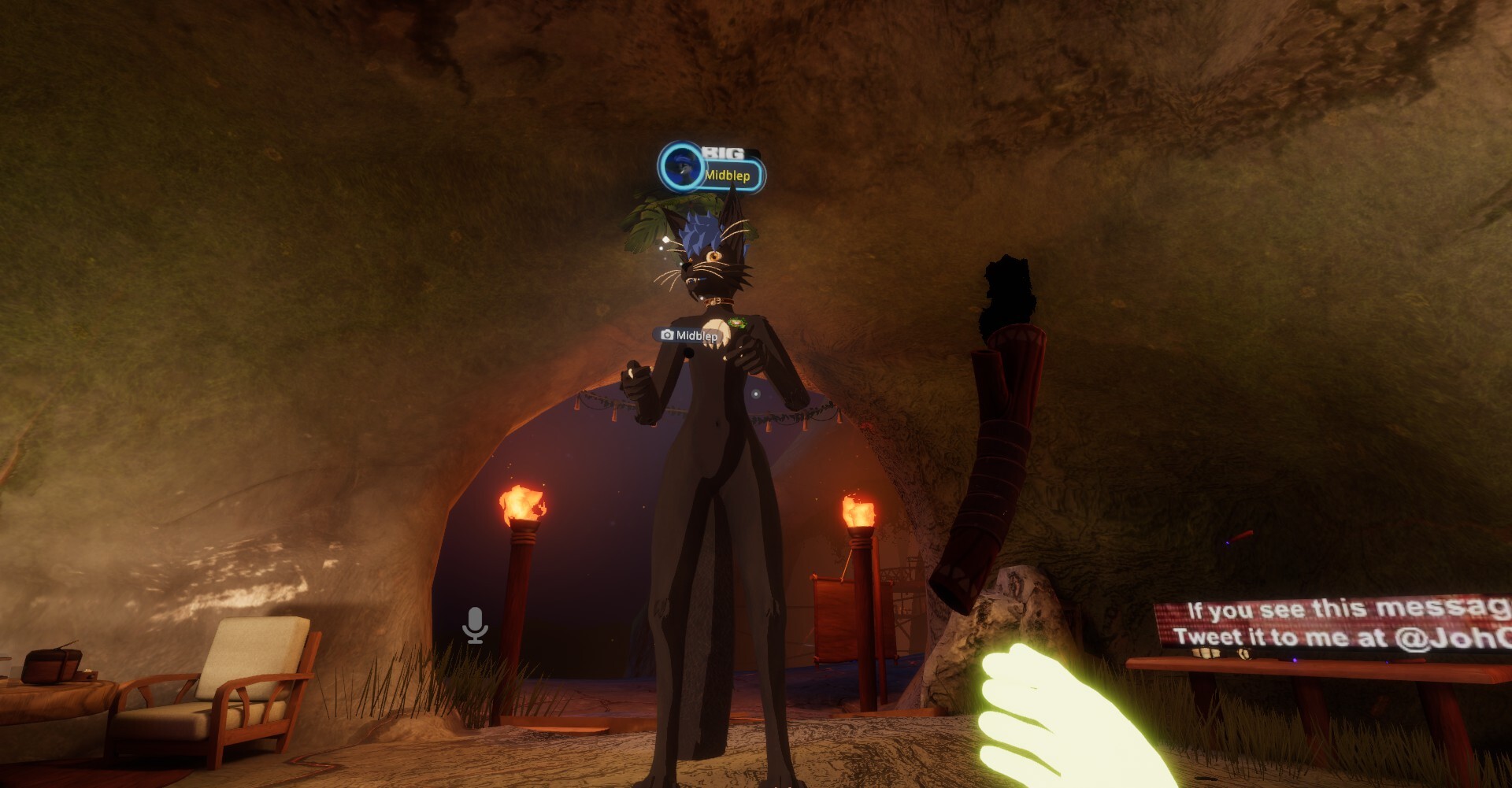Image resolution: width=1512 pixels, height=788 pixels.
Task: Select the Midblep camera label
Action: 688,335
